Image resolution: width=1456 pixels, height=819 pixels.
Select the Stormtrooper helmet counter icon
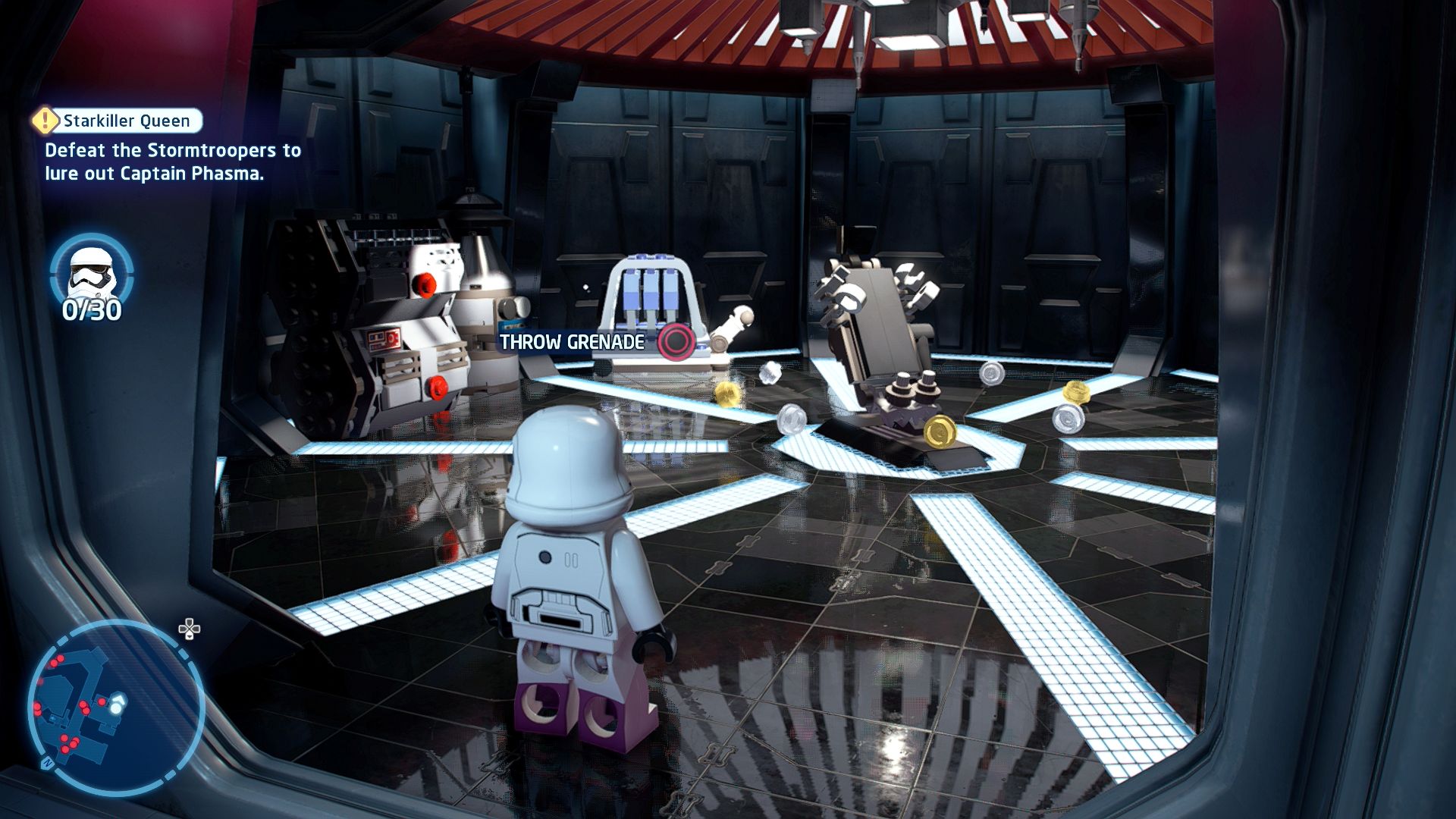point(92,272)
